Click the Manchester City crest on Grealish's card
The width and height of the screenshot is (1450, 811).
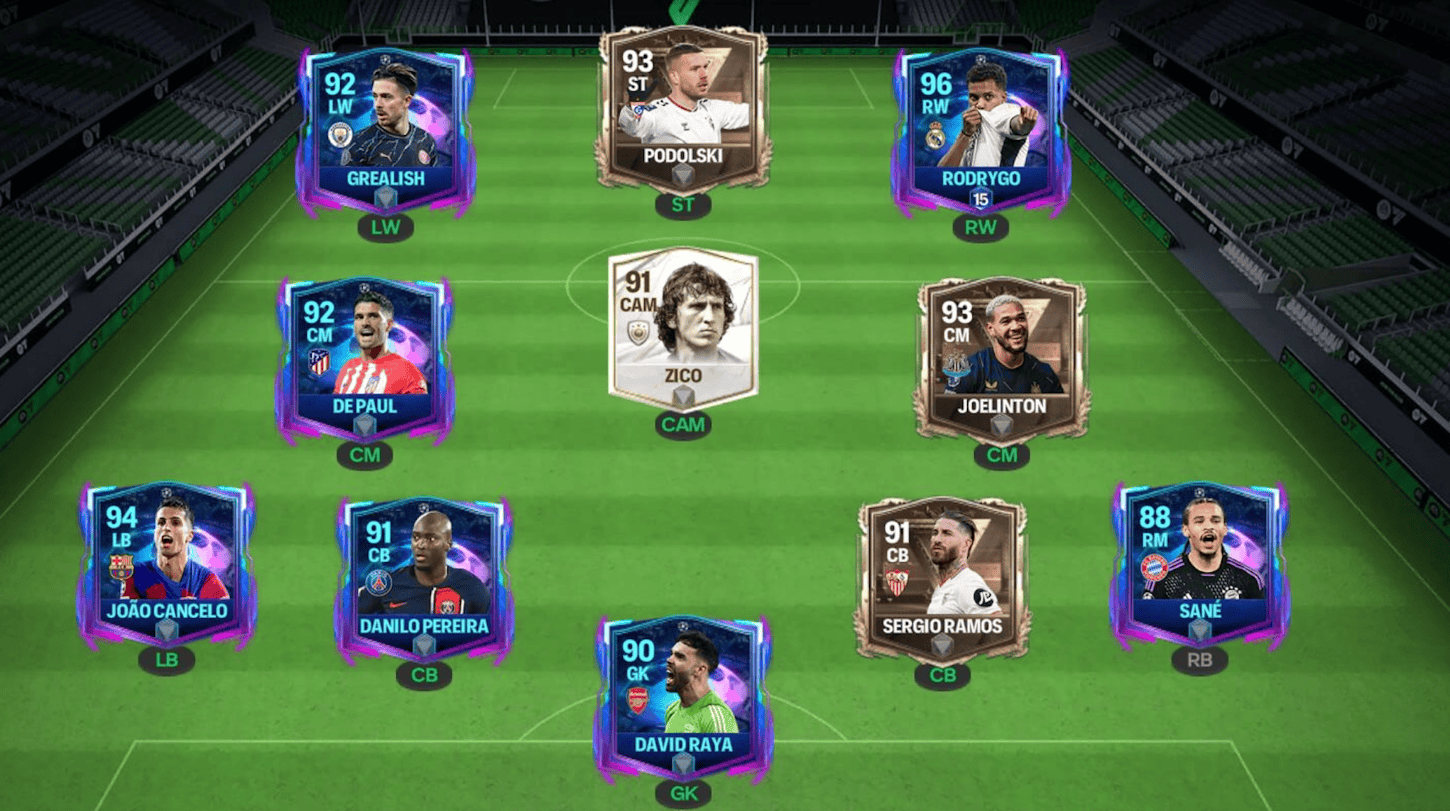[x=340, y=134]
